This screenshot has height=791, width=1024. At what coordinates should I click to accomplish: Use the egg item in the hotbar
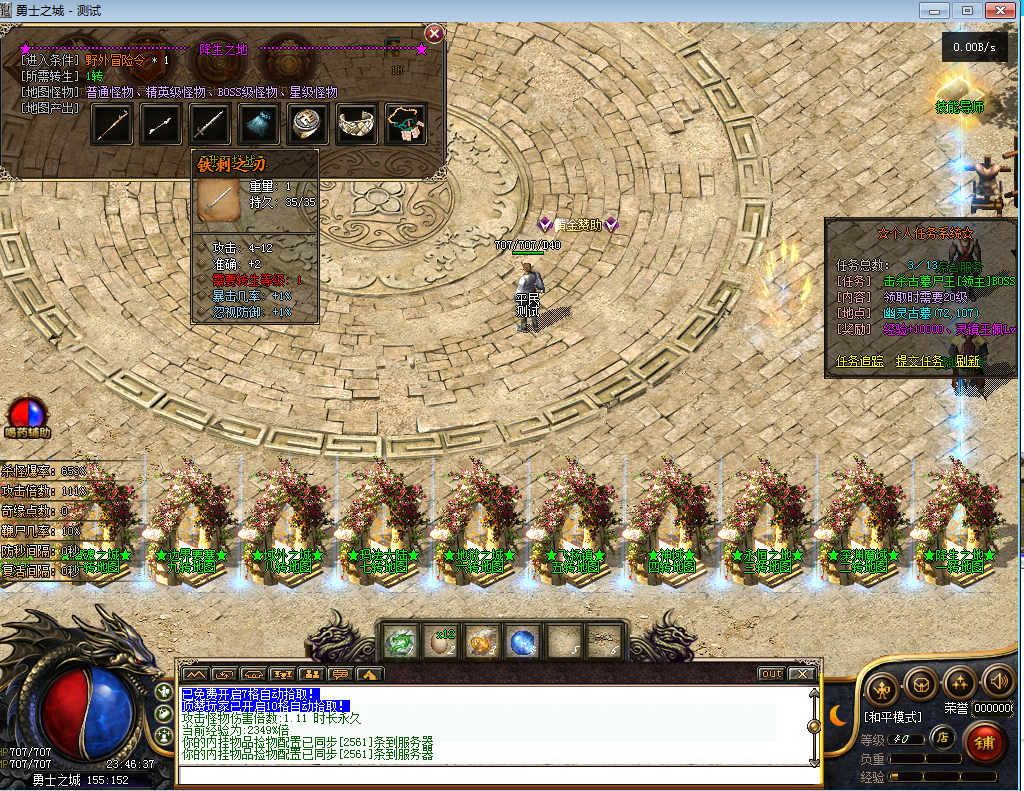441,642
